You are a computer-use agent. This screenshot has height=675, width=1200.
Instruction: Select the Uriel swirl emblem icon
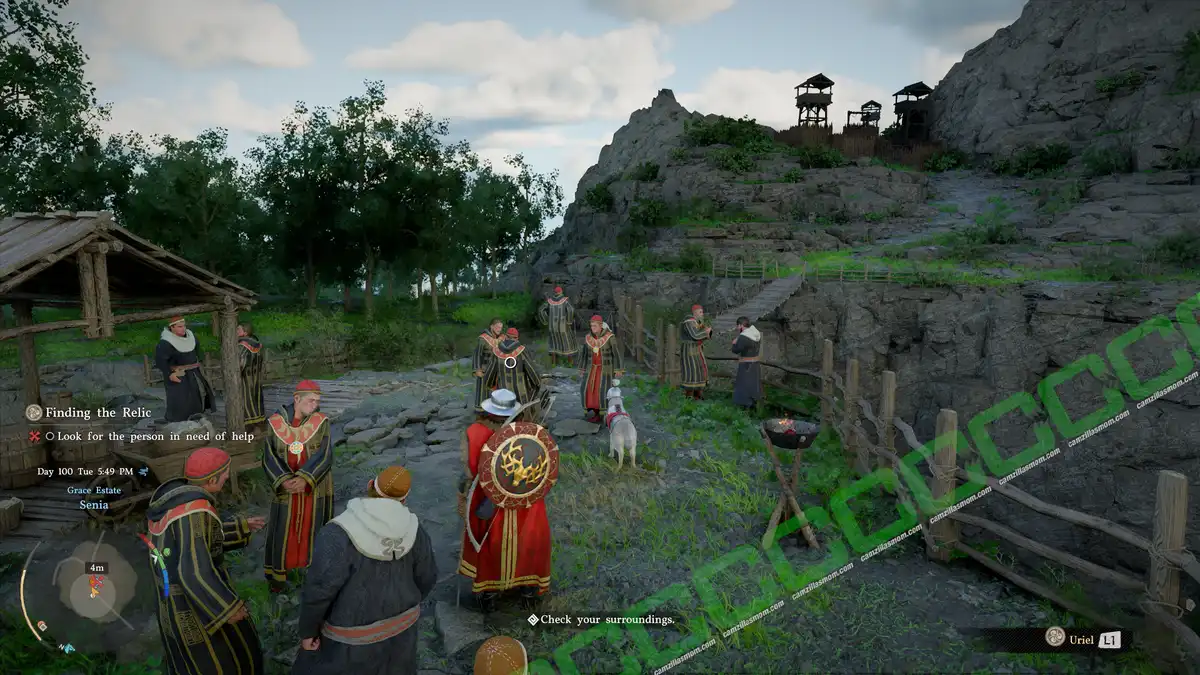pyautogui.click(x=1054, y=637)
